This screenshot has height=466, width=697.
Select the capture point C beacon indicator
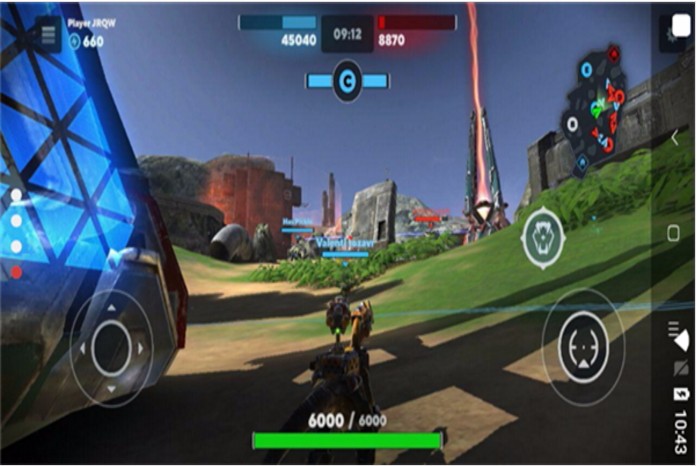tap(347, 81)
